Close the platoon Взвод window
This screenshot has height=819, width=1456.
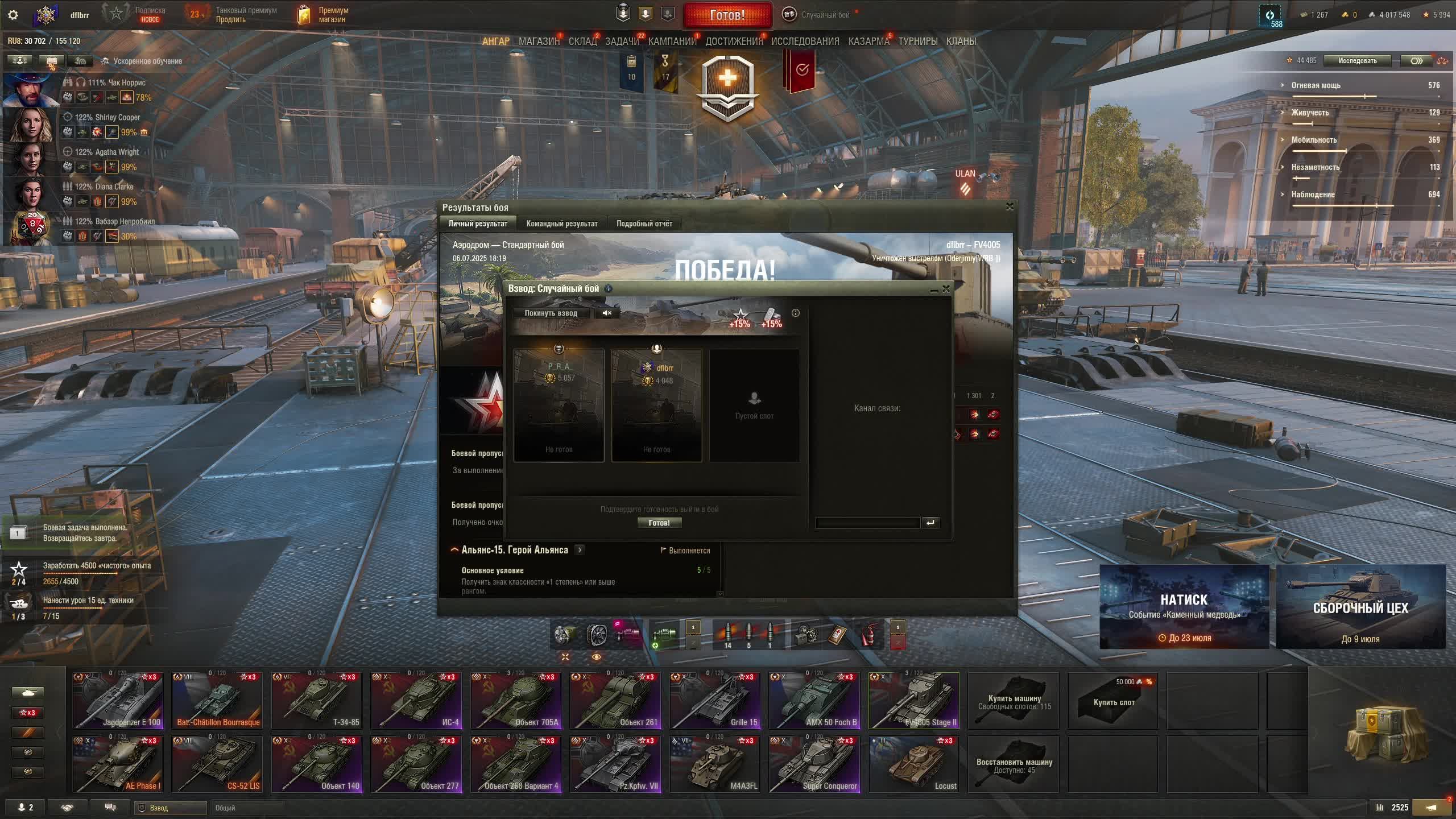pos(946,289)
